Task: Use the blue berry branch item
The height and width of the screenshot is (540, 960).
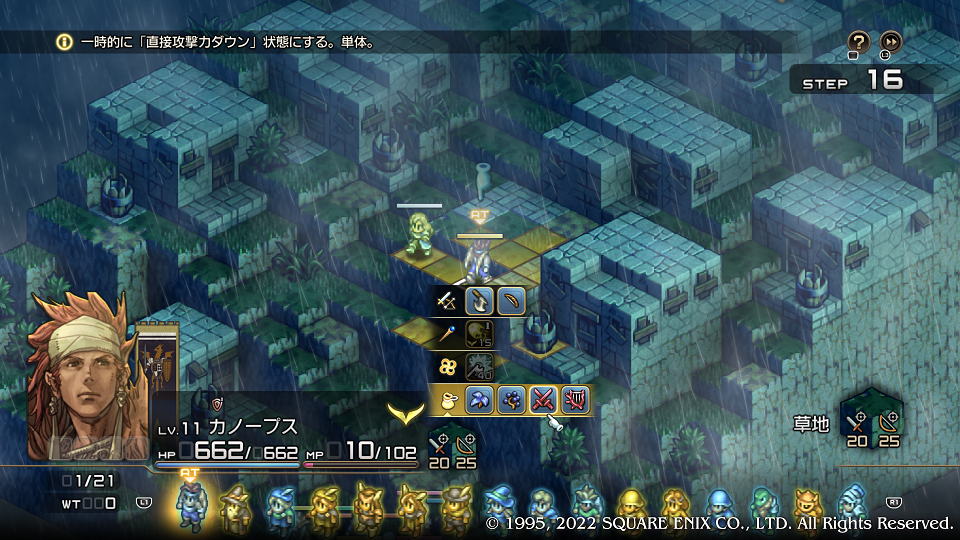Action: [x=511, y=400]
